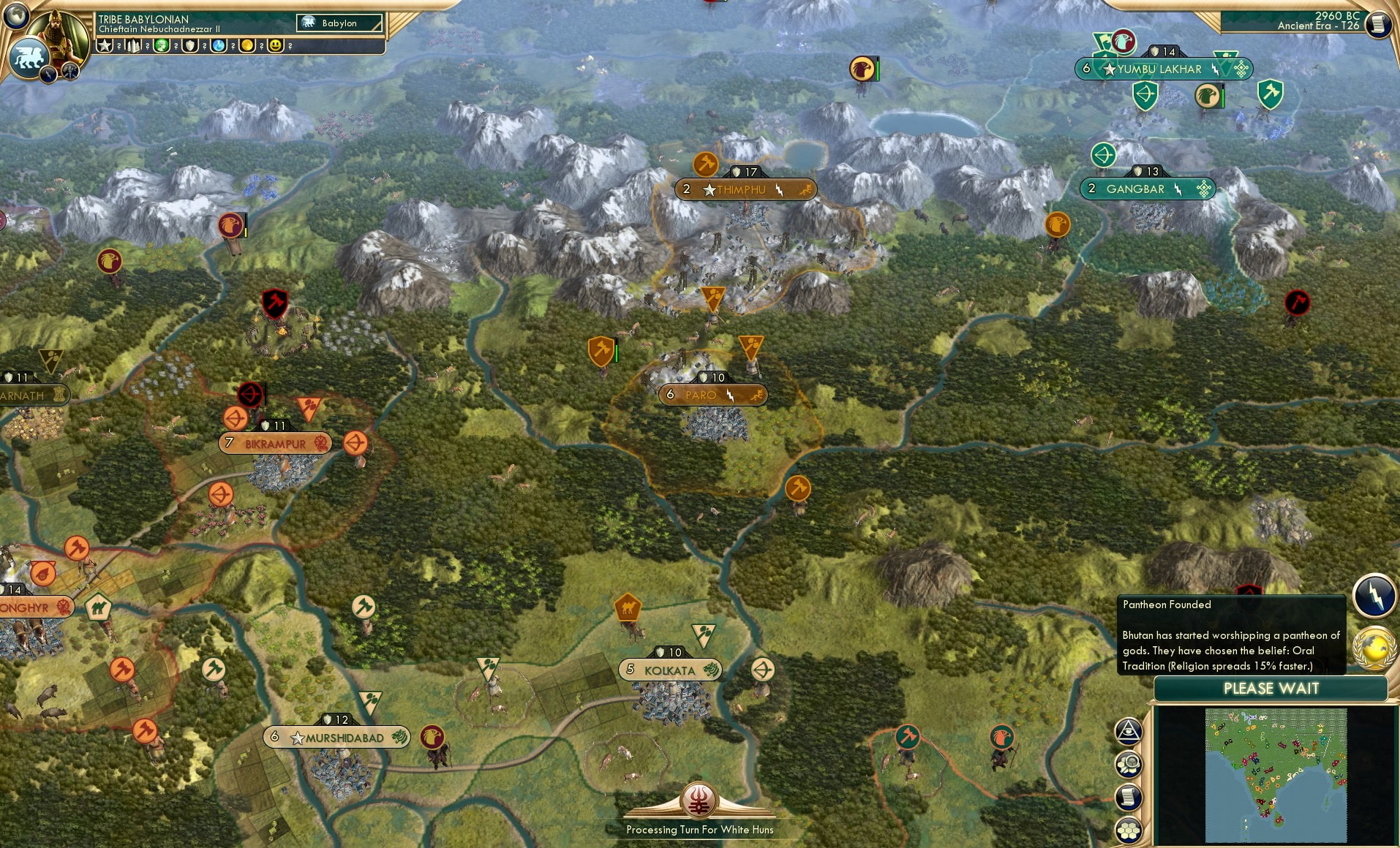Click the happiness smiley face status icon
1400x848 pixels.
pos(275,45)
